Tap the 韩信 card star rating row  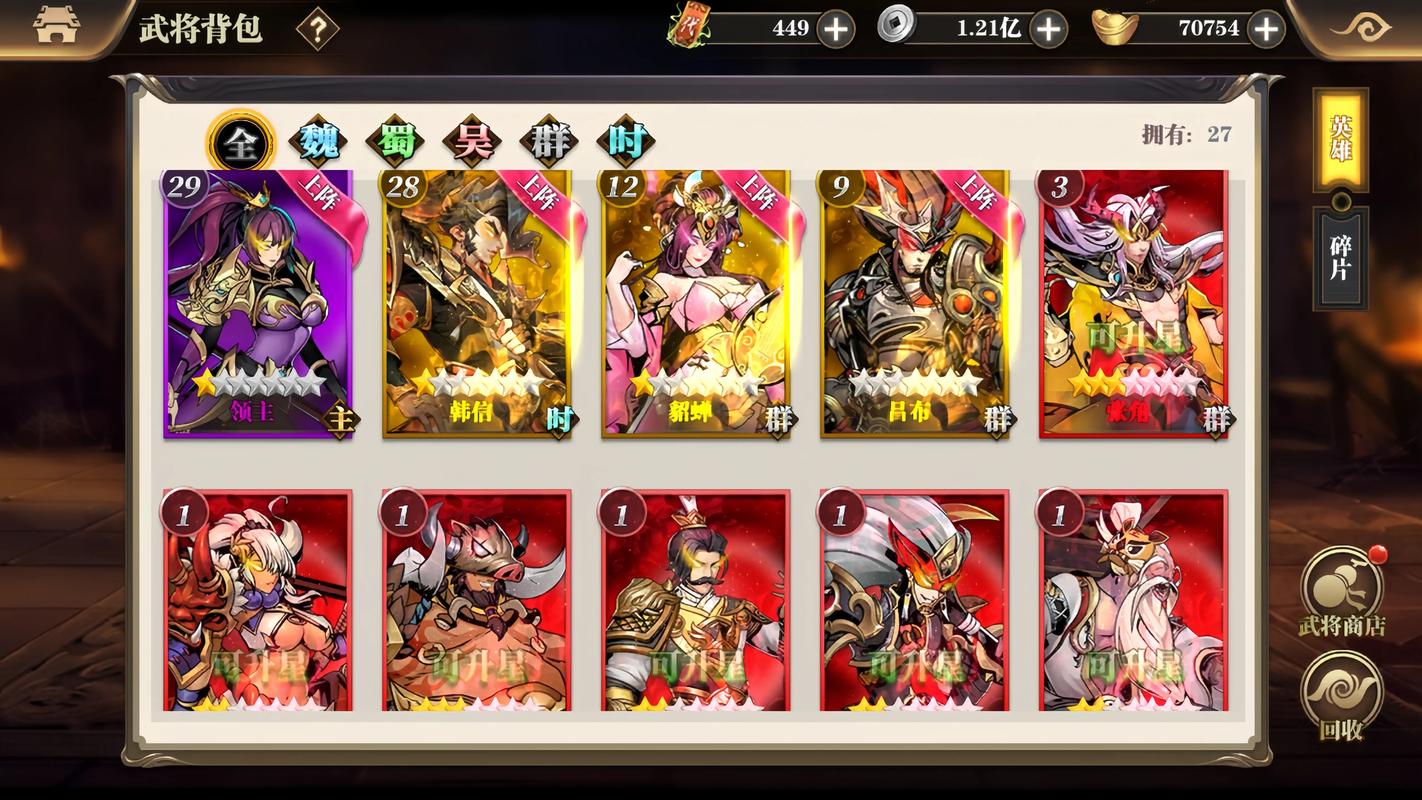tap(476, 381)
